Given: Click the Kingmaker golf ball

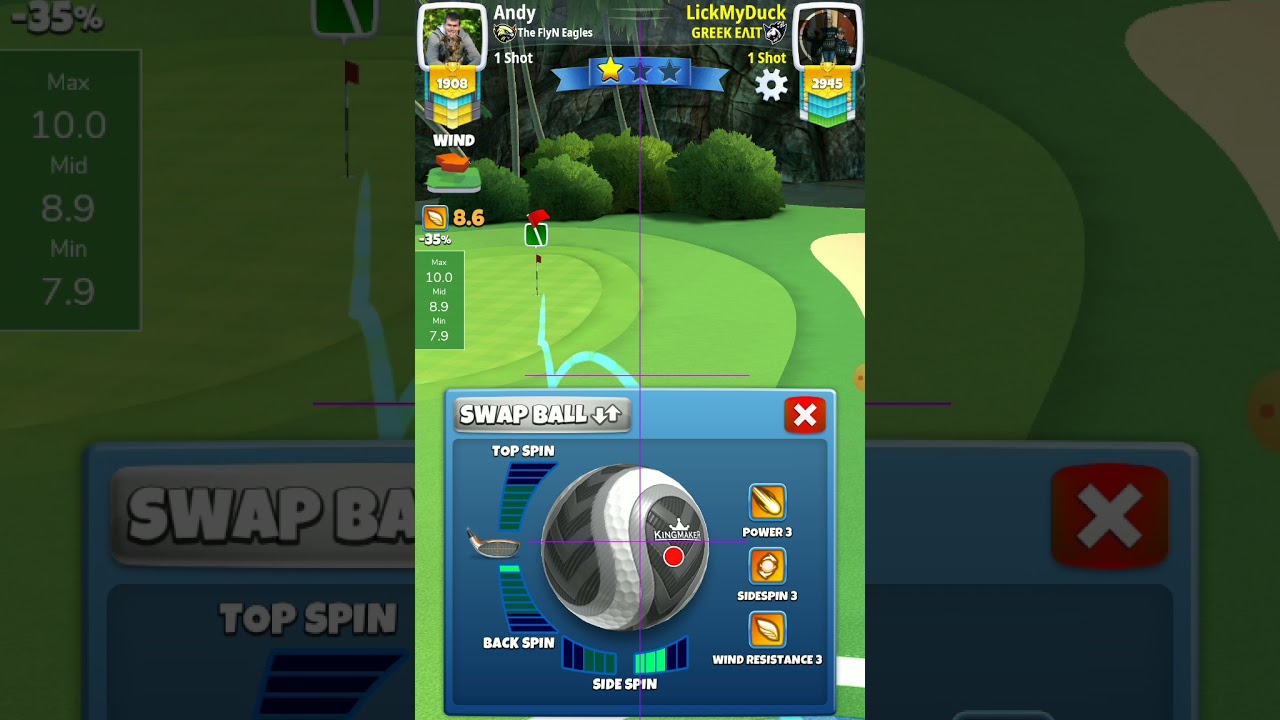Looking at the screenshot, I should [x=625, y=547].
